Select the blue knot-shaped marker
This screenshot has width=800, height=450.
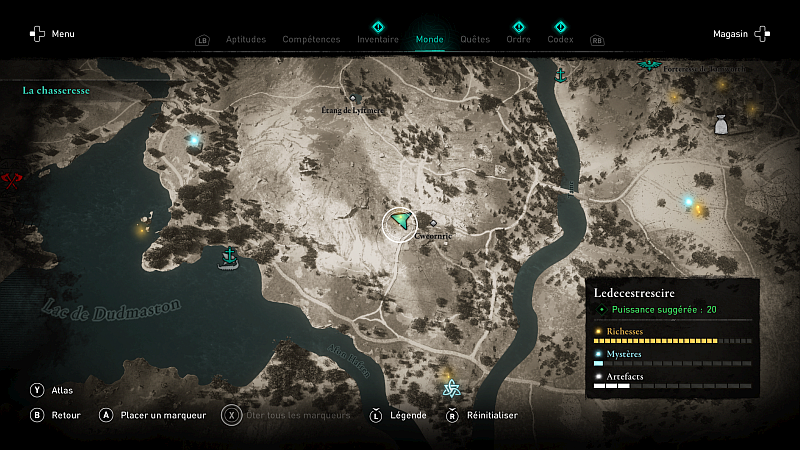coord(451,388)
